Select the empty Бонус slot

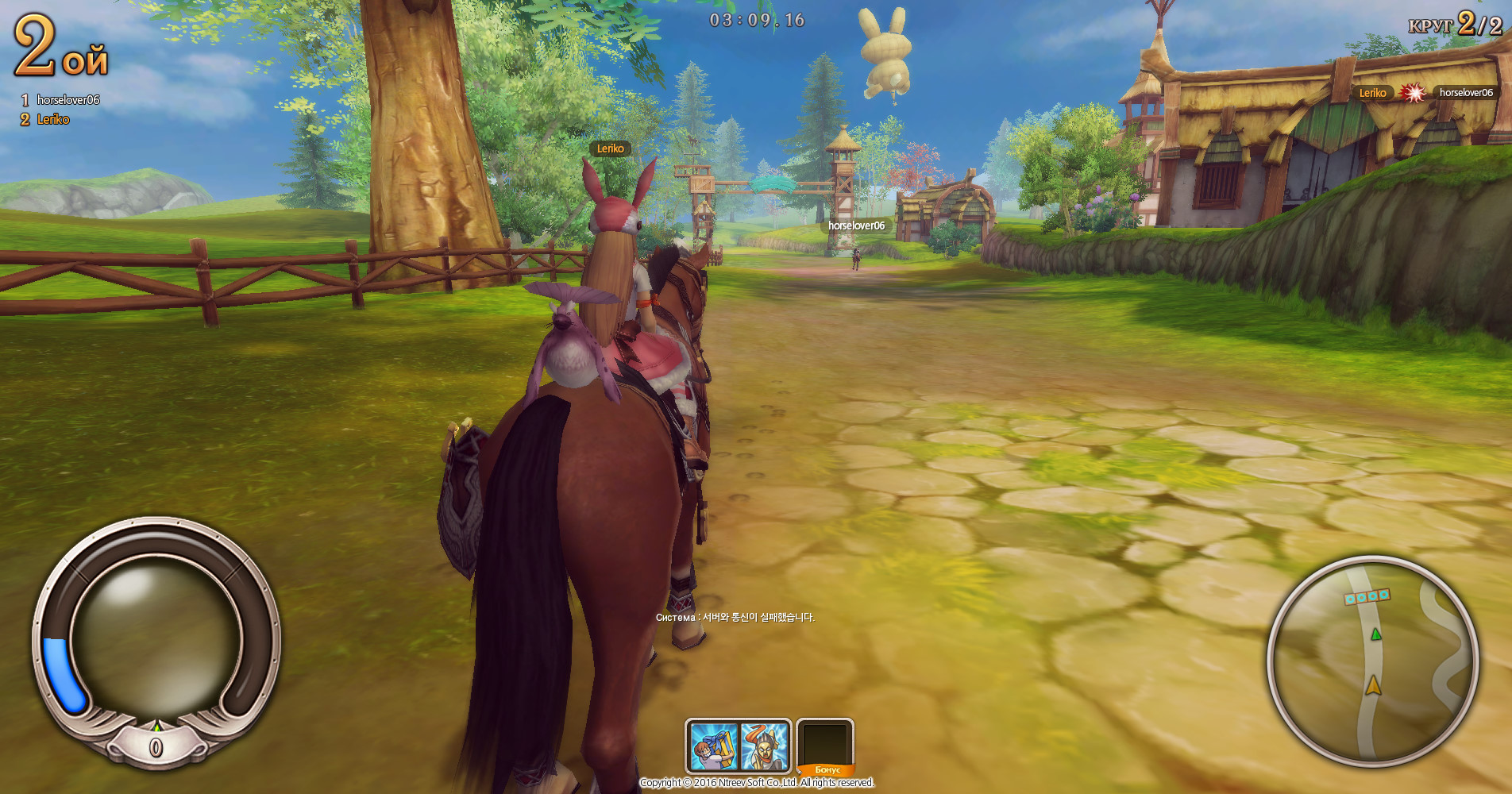click(x=825, y=744)
